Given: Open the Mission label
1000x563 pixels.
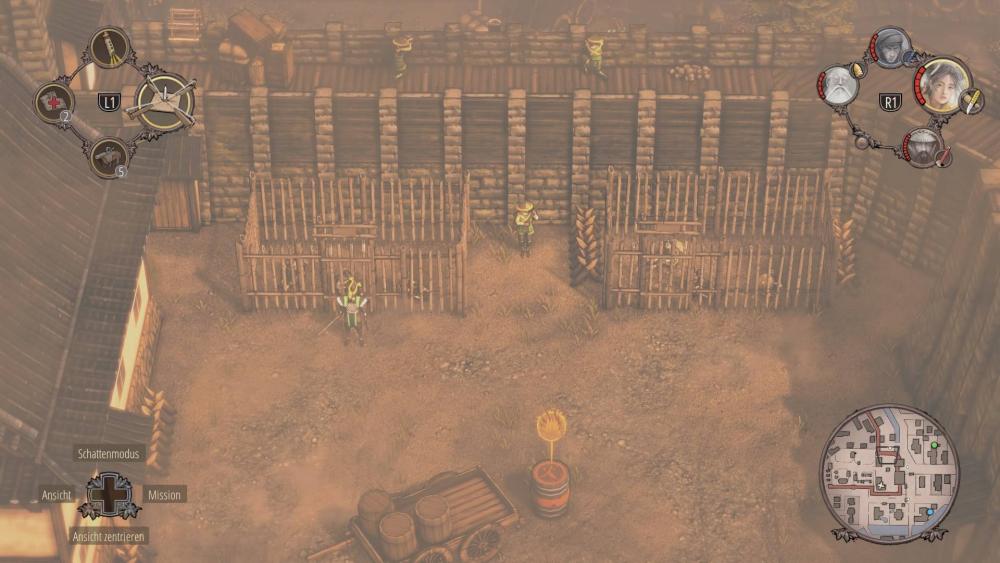Looking at the screenshot, I should 164,494.
